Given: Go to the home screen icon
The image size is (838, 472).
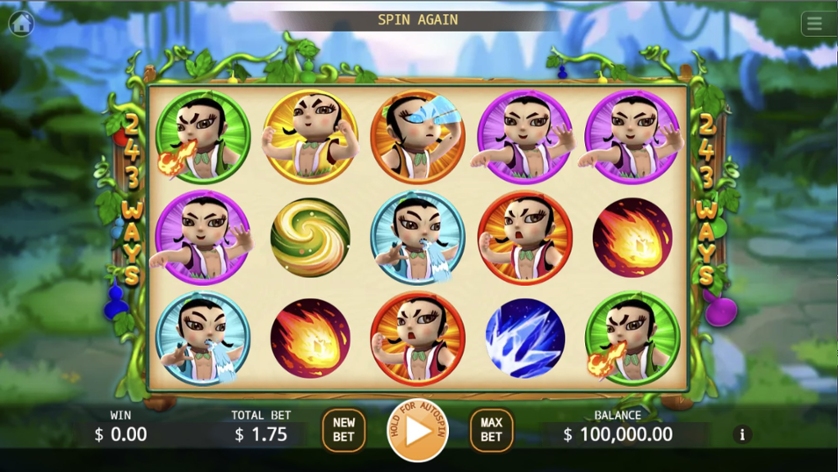Looking at the screenshot, I should pos(21,23).
